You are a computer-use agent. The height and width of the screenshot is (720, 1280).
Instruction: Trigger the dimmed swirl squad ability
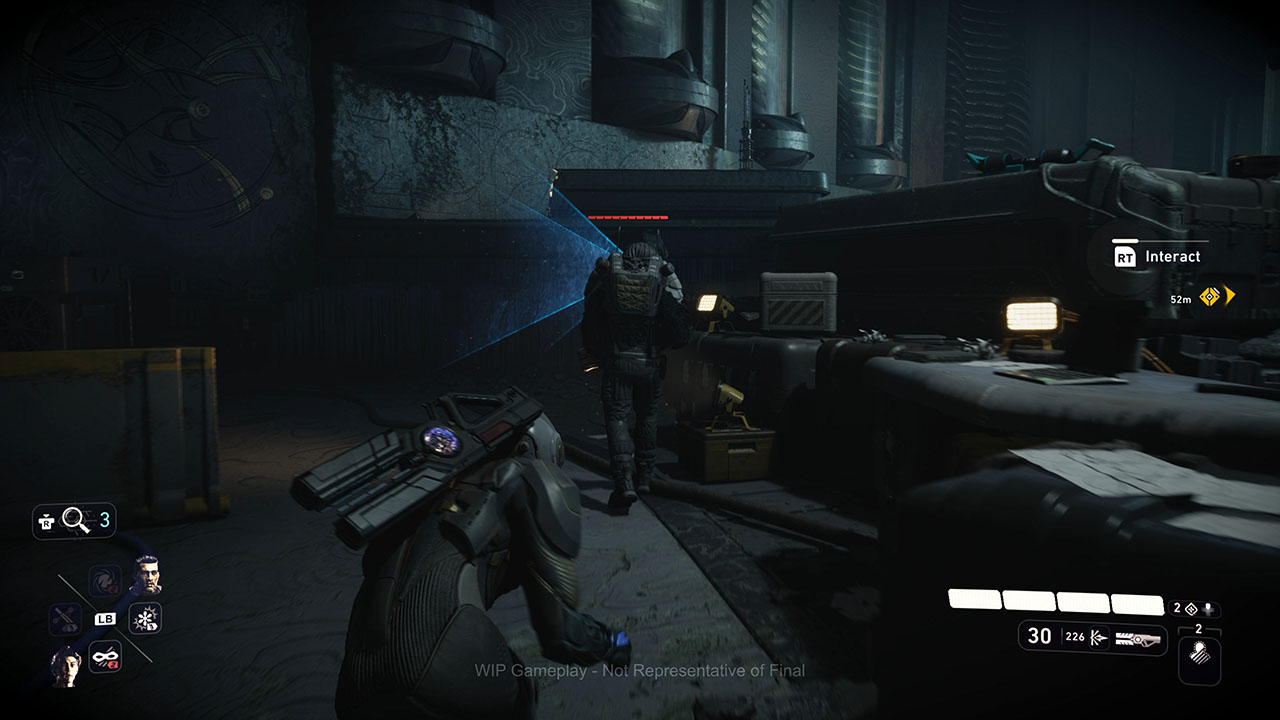[104, 581]
